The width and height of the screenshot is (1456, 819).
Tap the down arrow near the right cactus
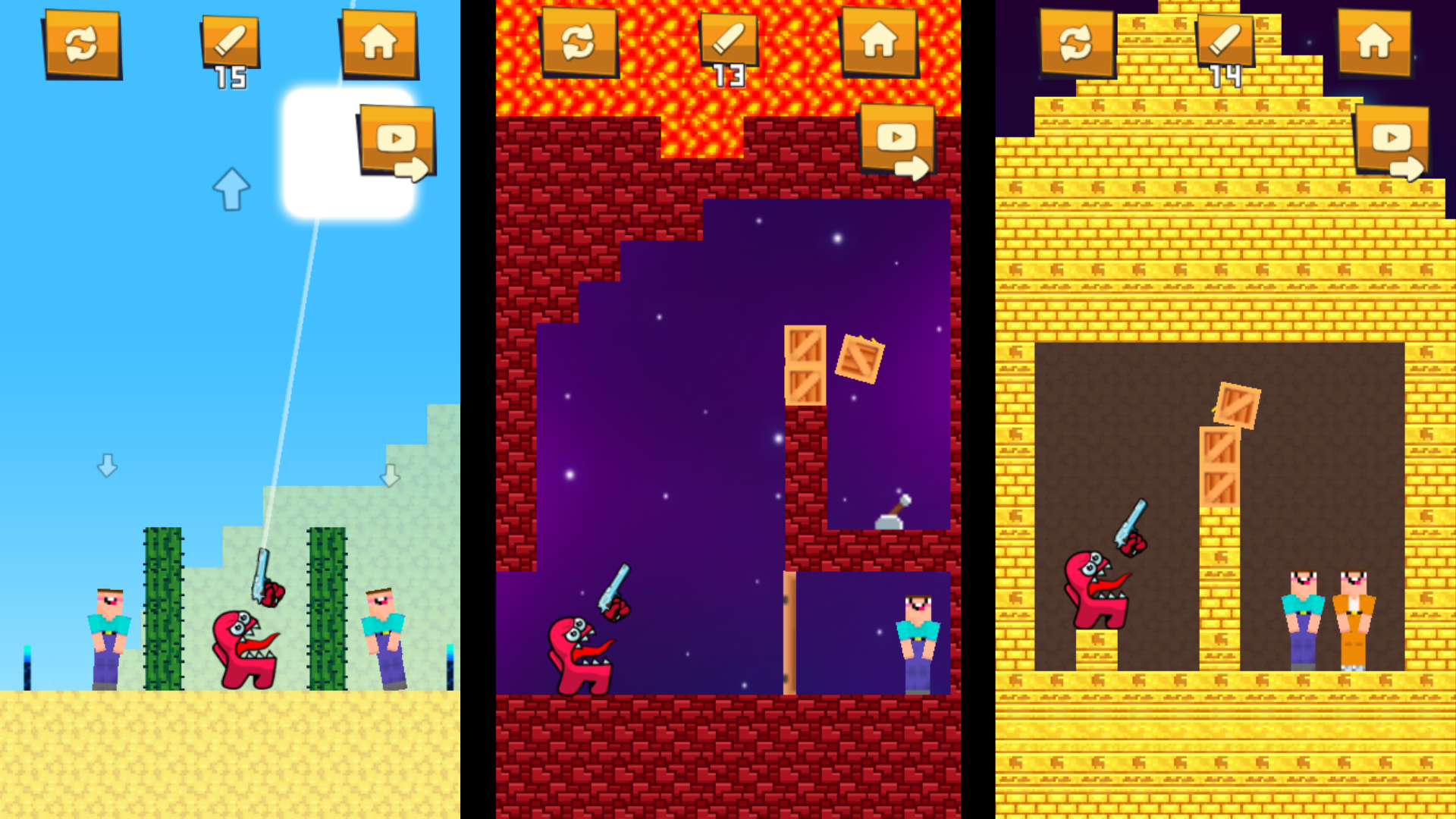[391, 474]
